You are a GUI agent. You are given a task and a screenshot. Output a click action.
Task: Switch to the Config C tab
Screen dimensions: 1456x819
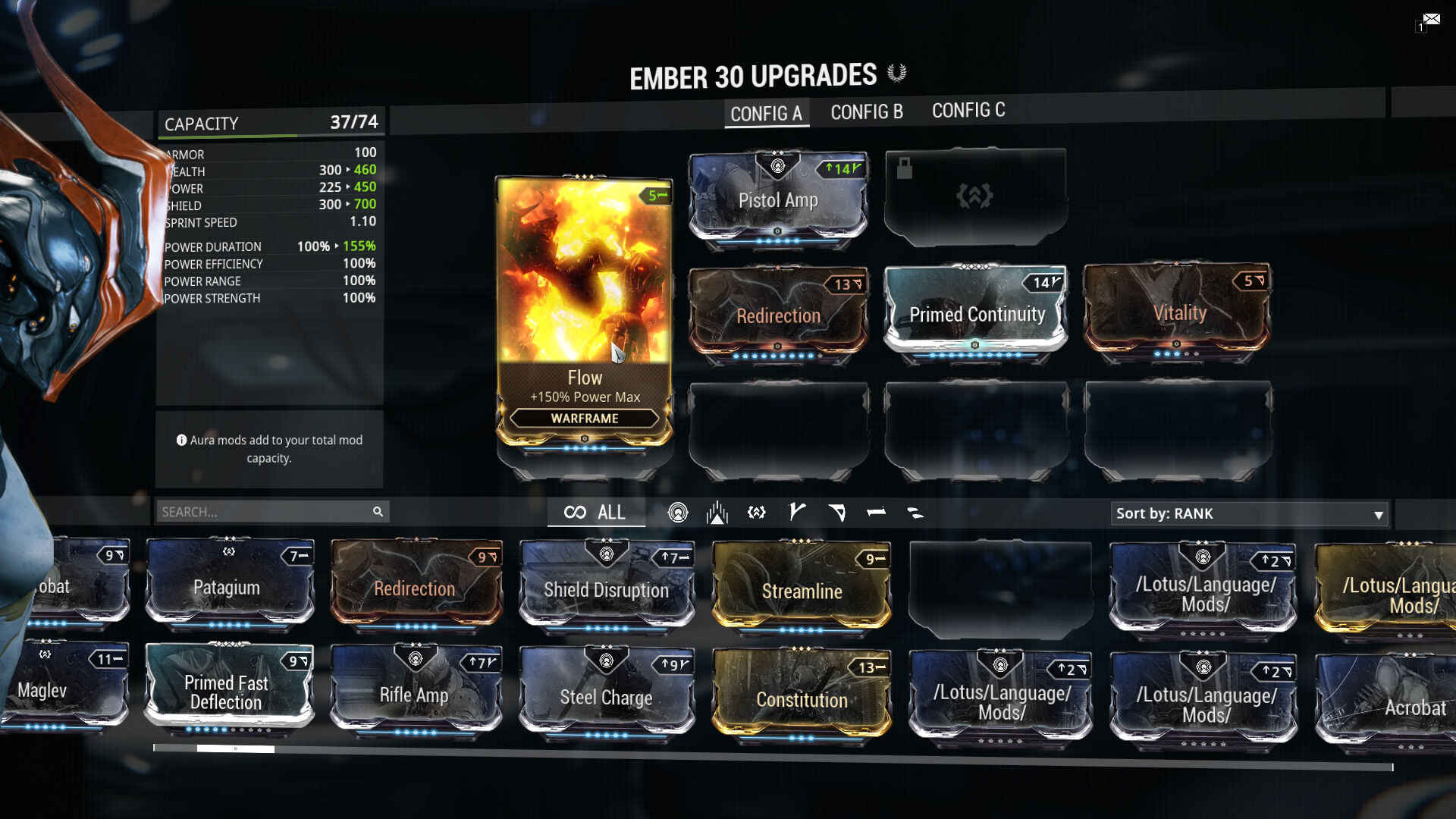coord(968,111)
